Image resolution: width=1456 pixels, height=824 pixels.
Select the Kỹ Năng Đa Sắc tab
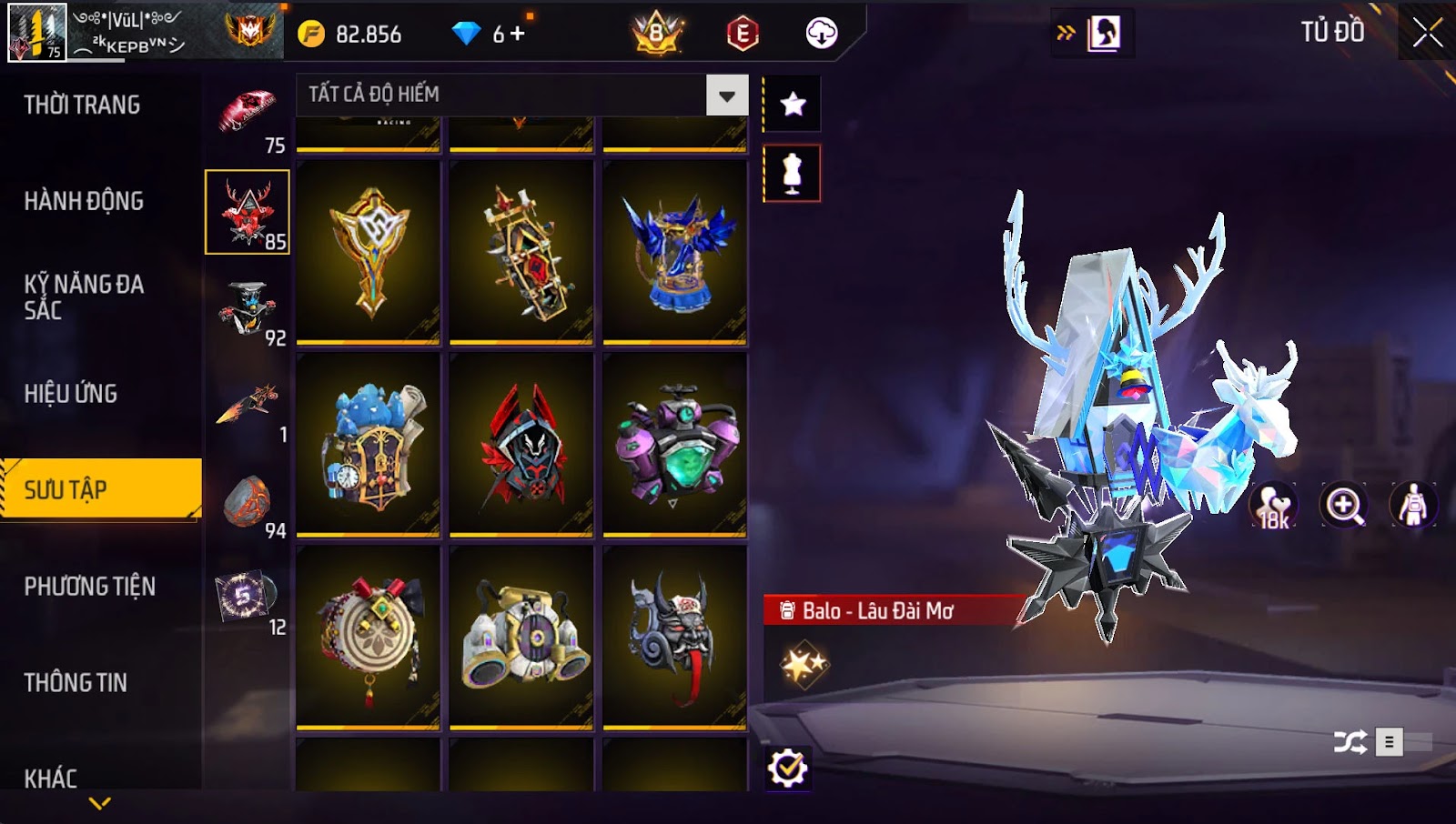click(84, 297)
